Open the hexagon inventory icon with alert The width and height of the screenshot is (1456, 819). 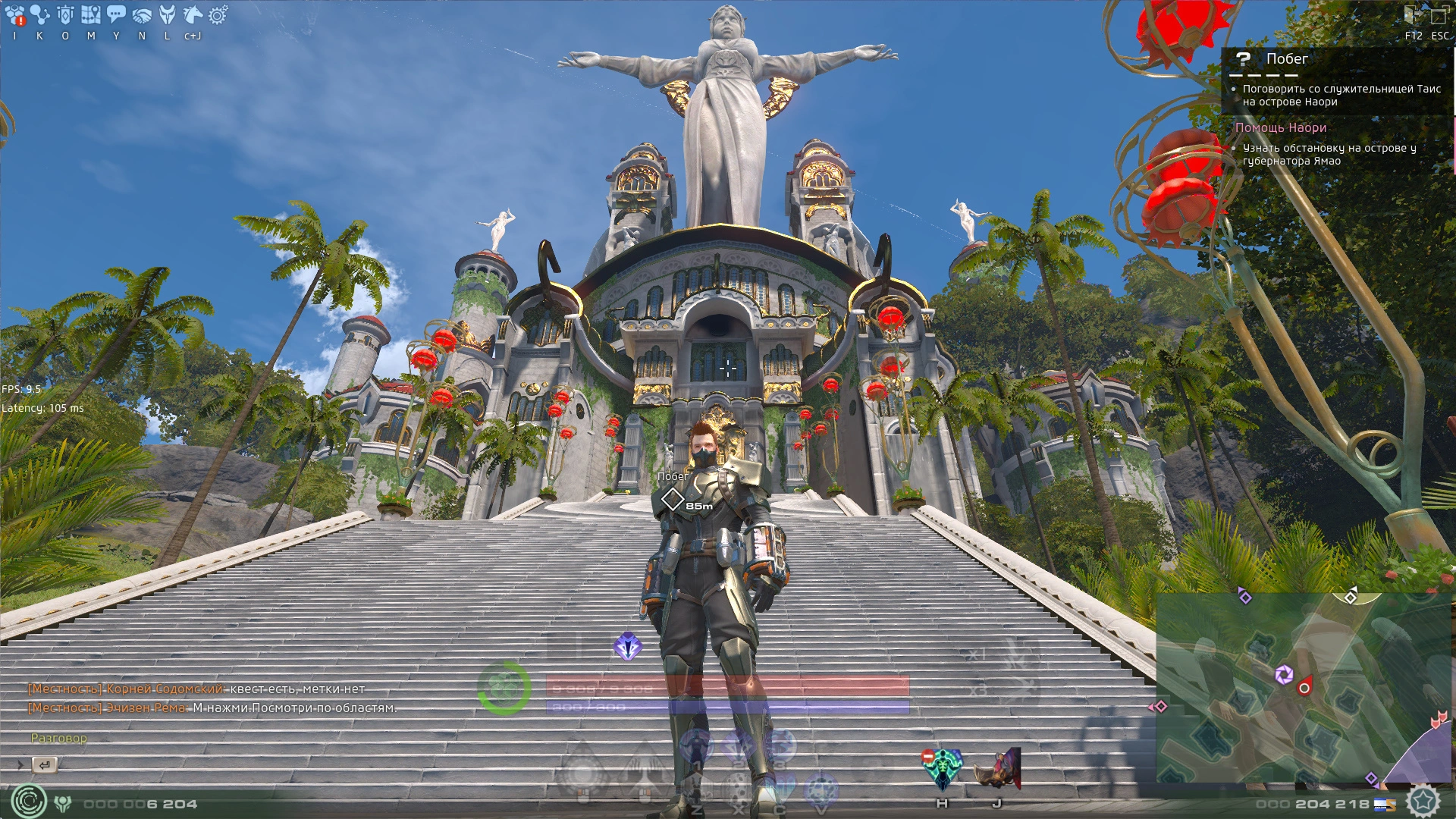[x=14, y=15]
